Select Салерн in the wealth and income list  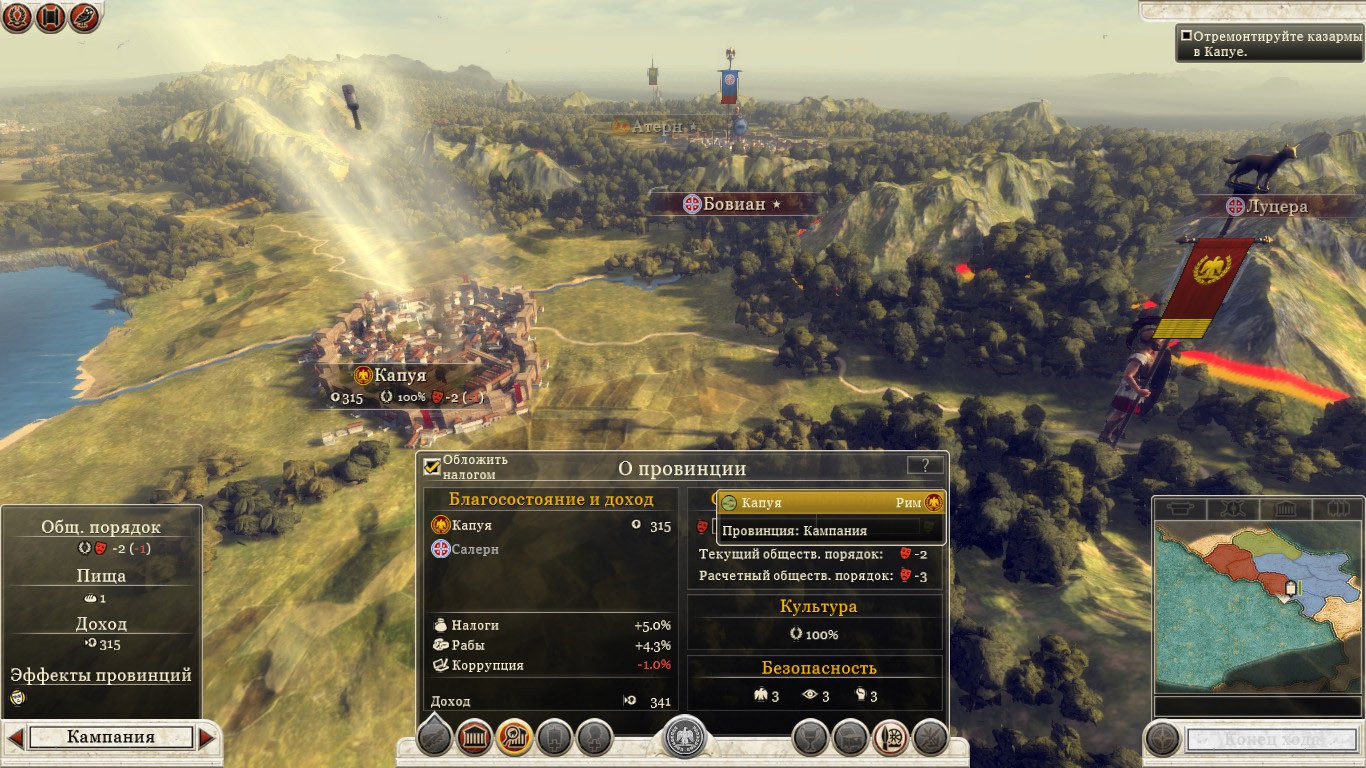(475, 549)
